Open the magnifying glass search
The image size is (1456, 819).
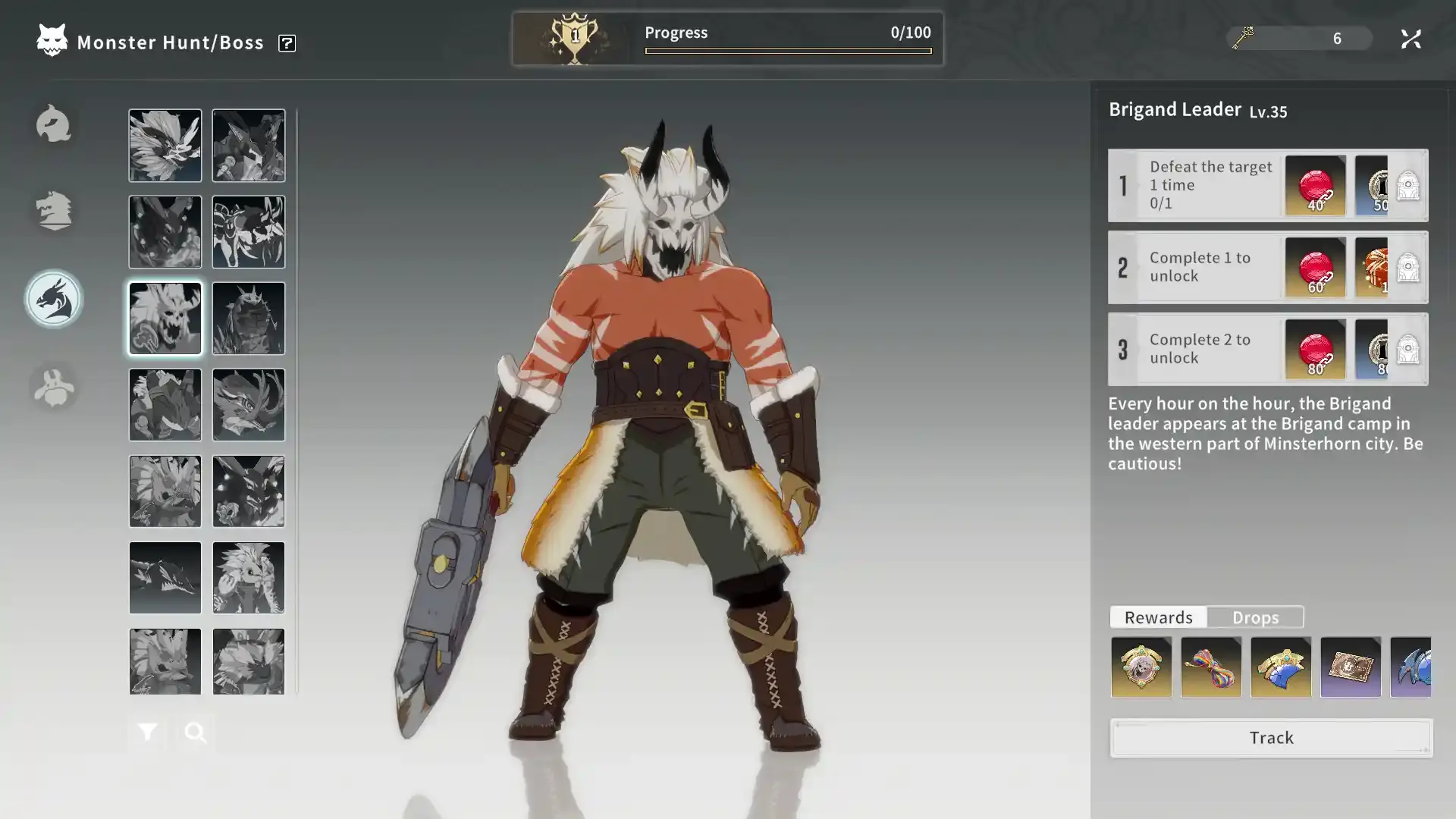[x=196, y=732]
